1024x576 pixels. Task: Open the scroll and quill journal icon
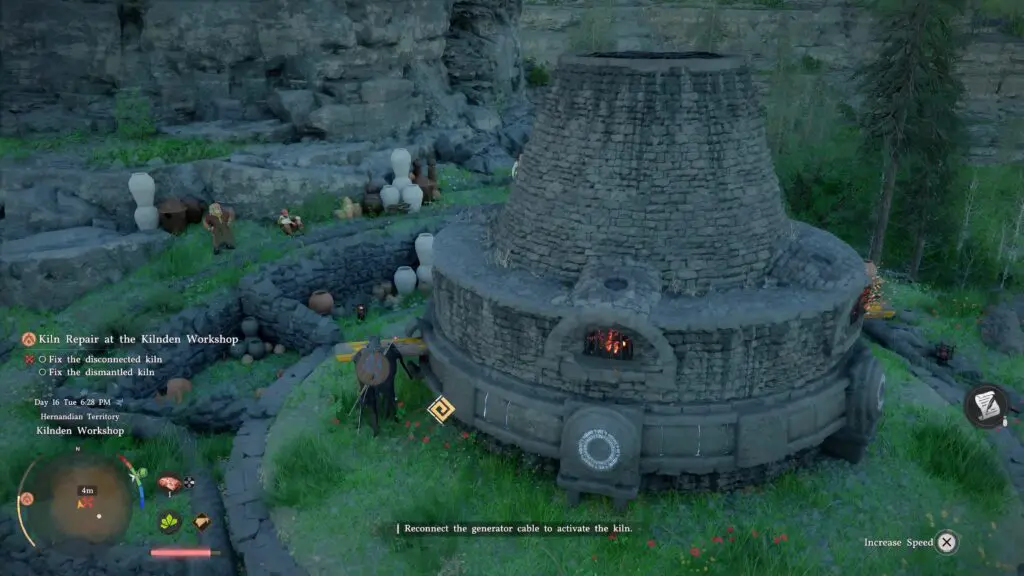[x=985, y=405]
